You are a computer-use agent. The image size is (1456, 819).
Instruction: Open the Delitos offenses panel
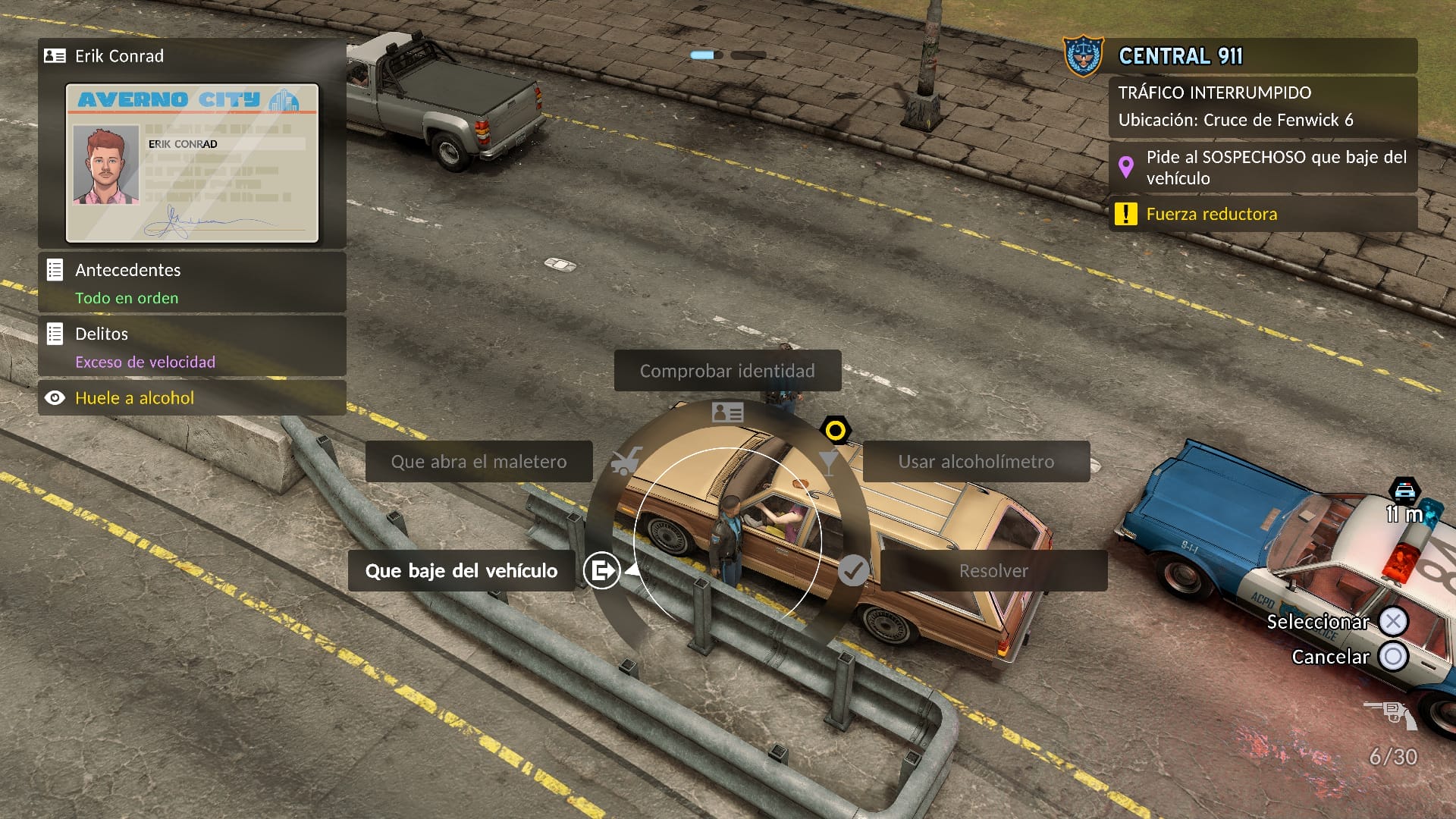tap(192, 346)
